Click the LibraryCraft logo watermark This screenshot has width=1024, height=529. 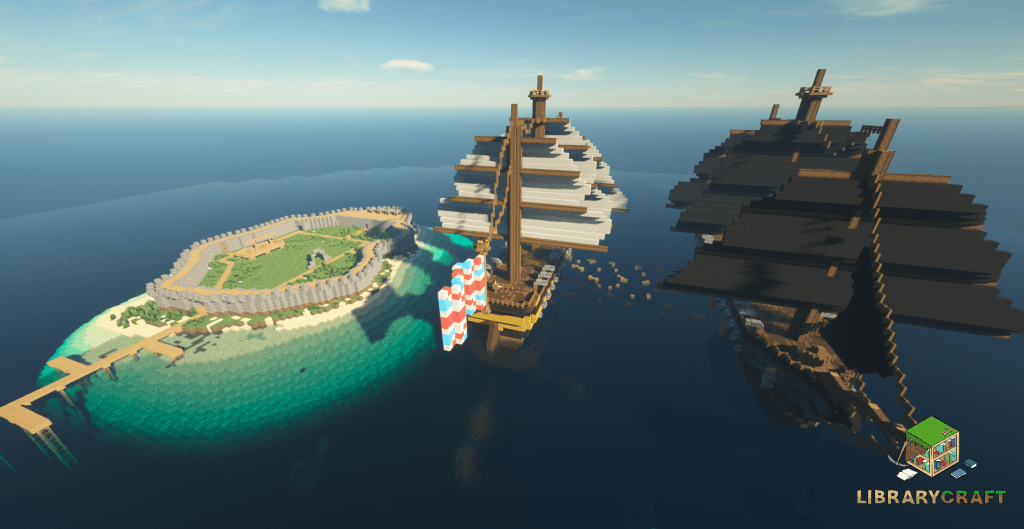pyautogui.click(x=932, y=462)
